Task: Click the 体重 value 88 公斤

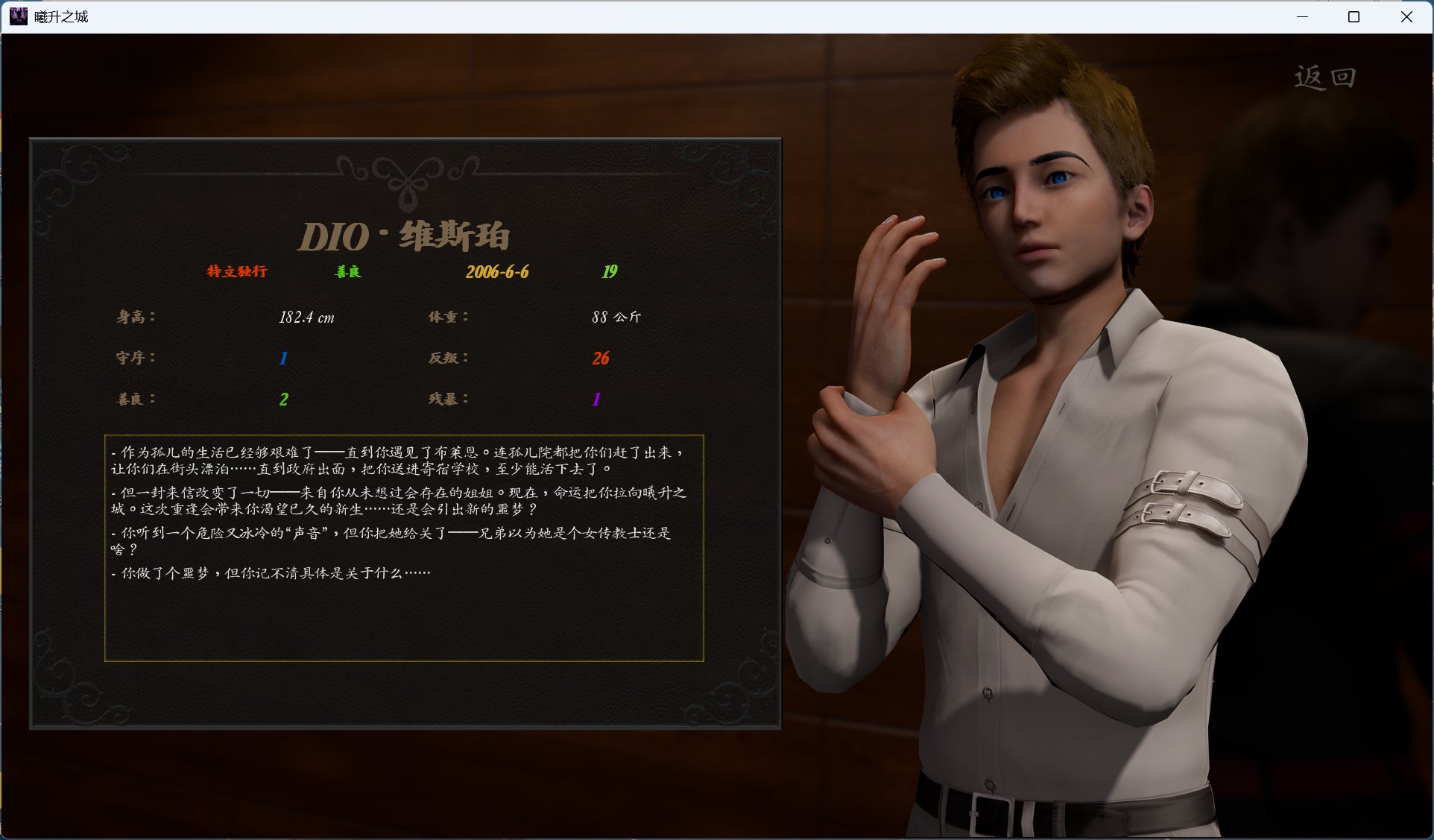Action: (616, 317)
